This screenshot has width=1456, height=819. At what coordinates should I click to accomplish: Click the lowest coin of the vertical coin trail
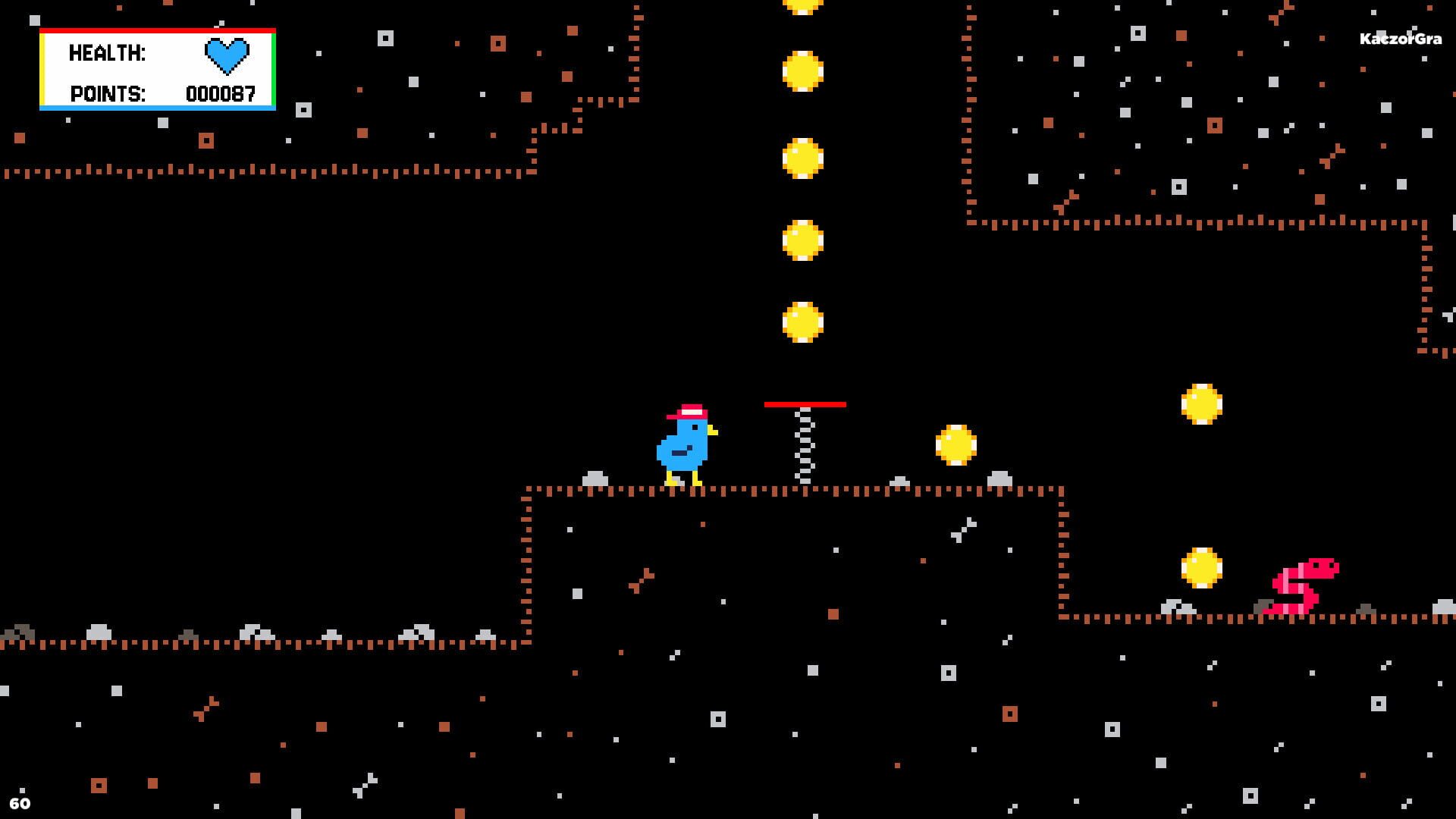tap(804, 322)
